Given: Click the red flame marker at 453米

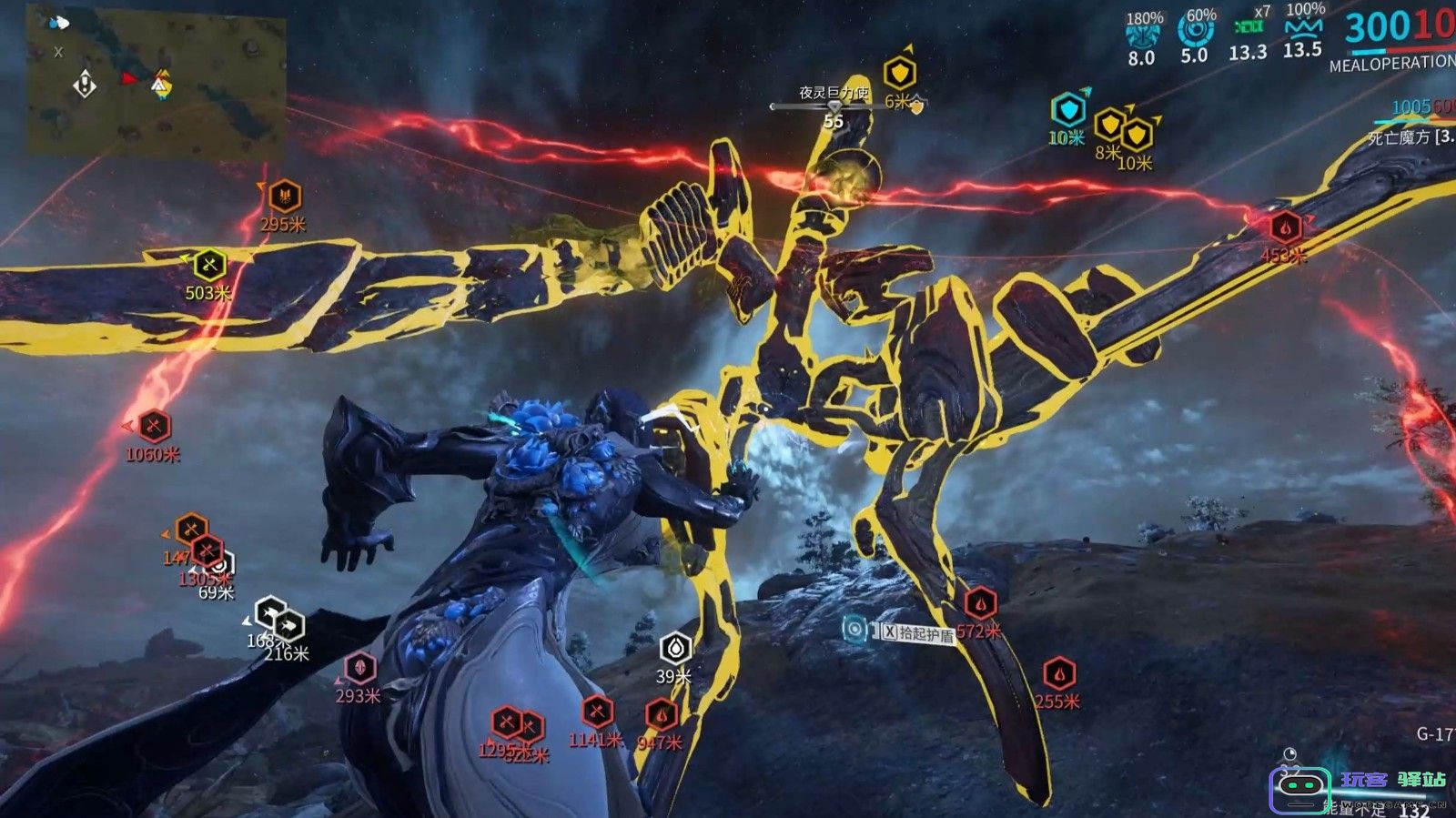Looking at the screenshot, I should point(1284,227).
